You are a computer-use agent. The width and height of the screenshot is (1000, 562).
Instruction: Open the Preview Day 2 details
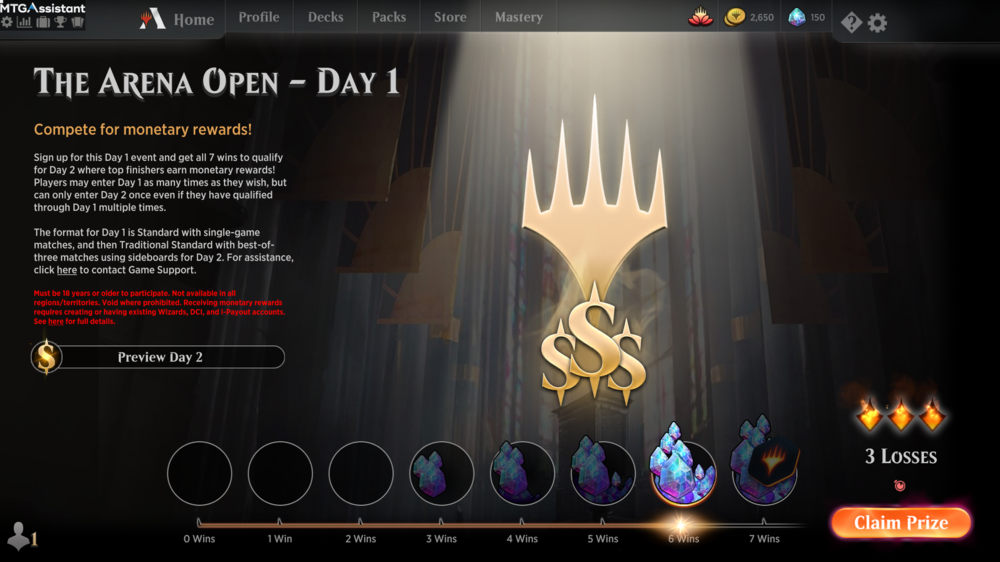pyautogui.click(x=159, y=357)
